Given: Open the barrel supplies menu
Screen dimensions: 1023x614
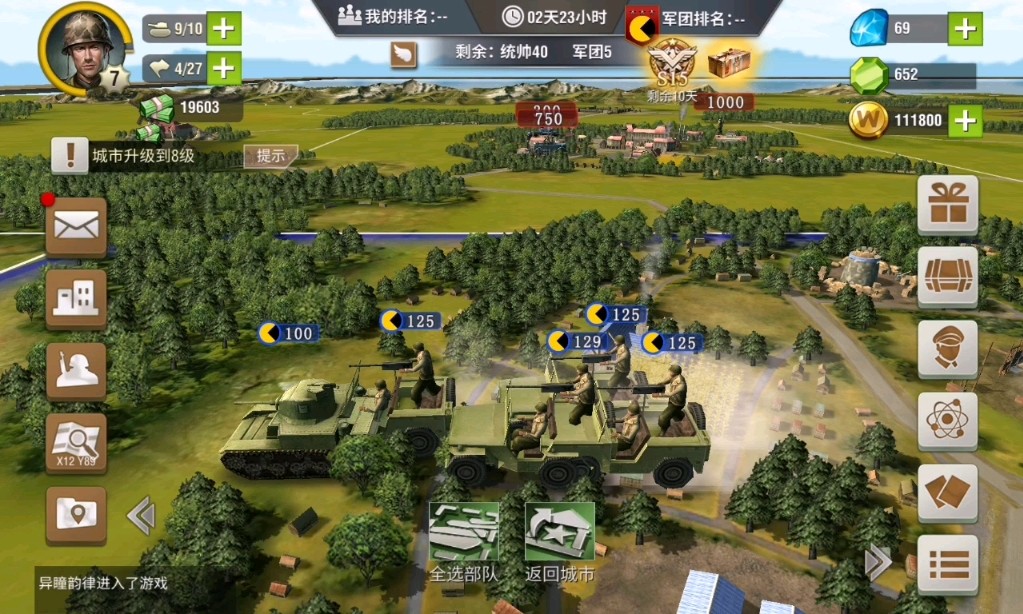Looking at the screenshot, I should (x=947, y=276).
